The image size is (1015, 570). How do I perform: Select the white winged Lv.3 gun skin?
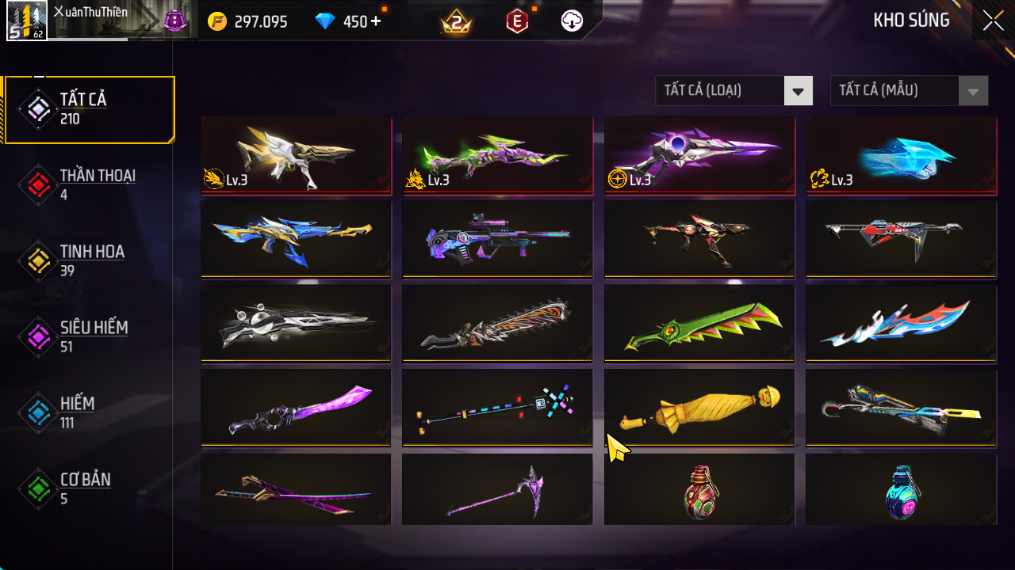[296, 155]
